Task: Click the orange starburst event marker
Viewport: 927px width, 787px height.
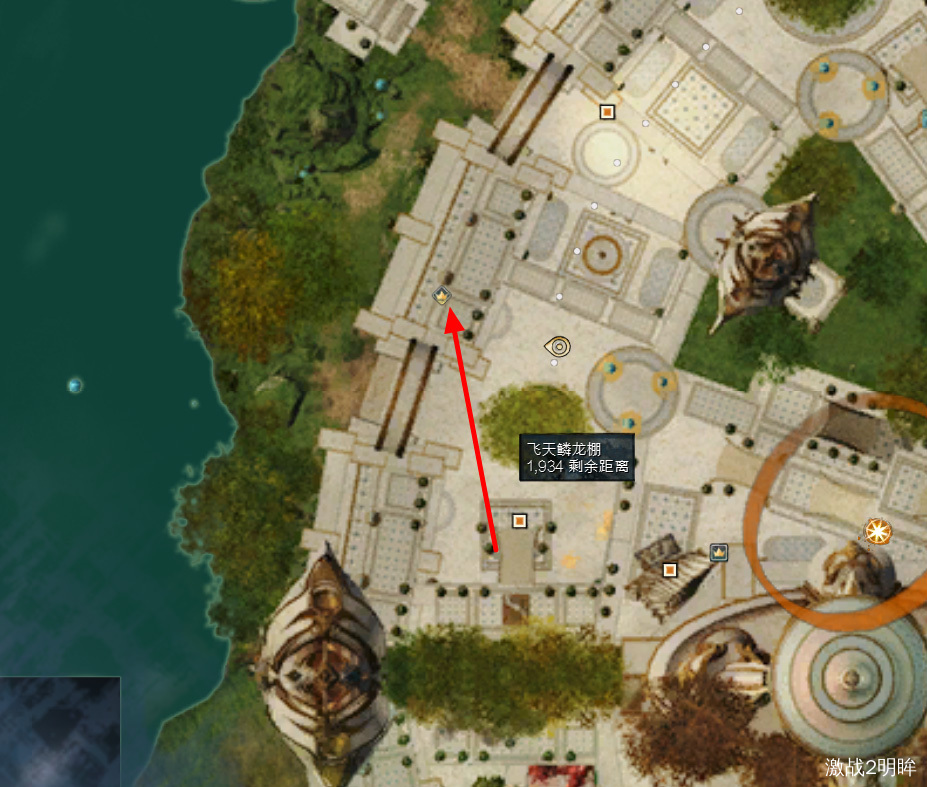Action: pyautogui.click(x=878, y=531)
